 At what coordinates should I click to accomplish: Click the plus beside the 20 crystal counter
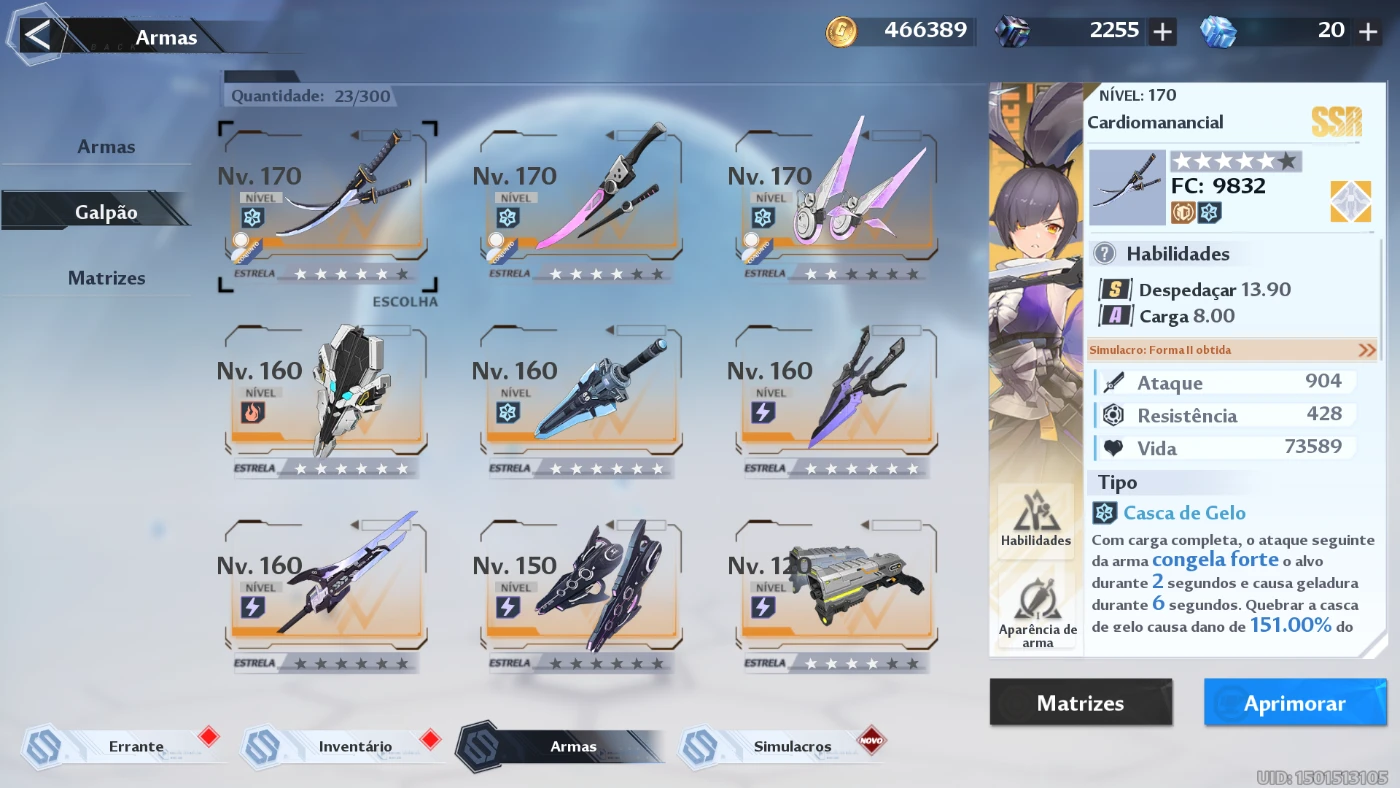[1367, 31]
